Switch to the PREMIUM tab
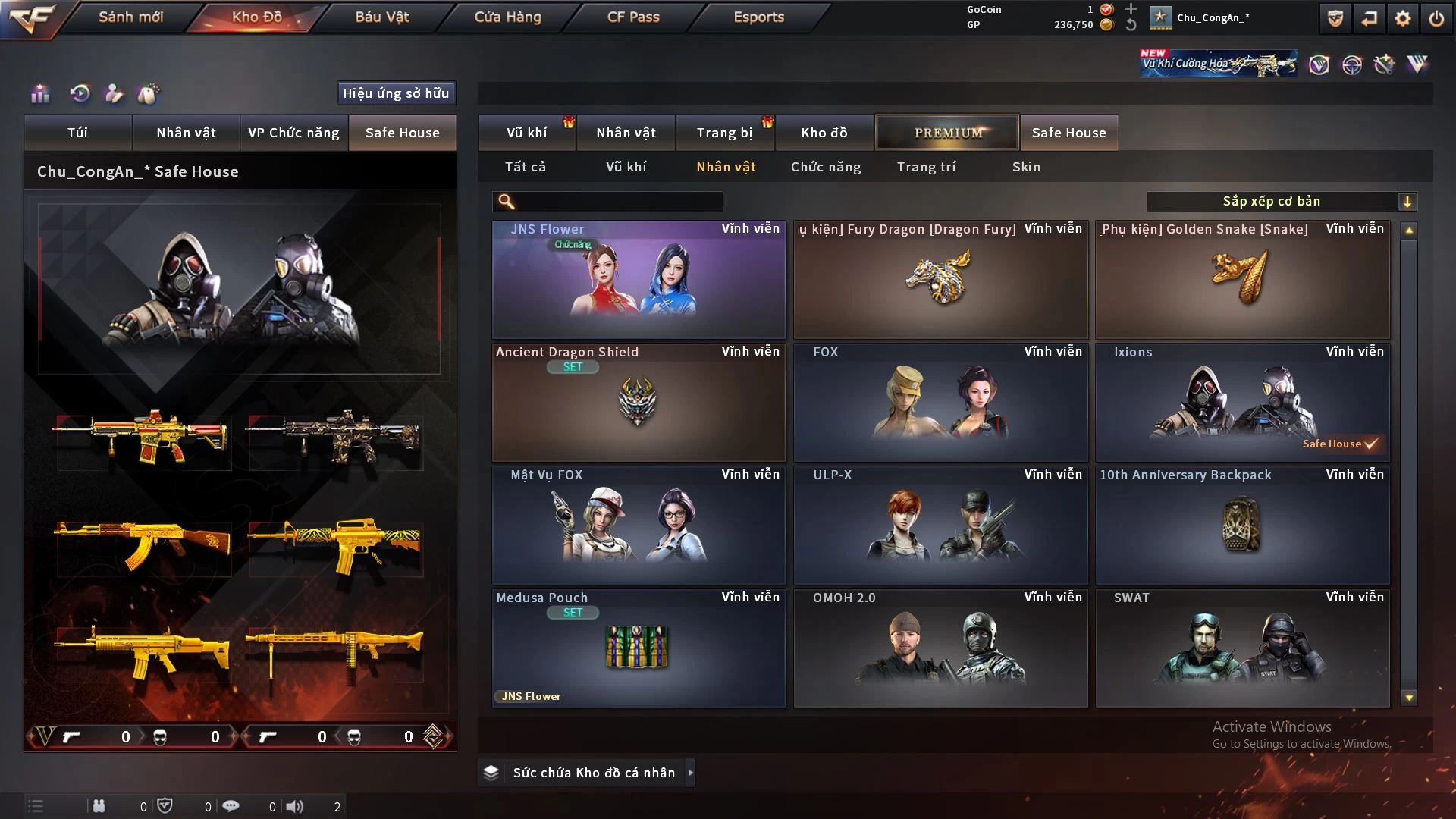 pyautogui.click(x=947, y=133)
